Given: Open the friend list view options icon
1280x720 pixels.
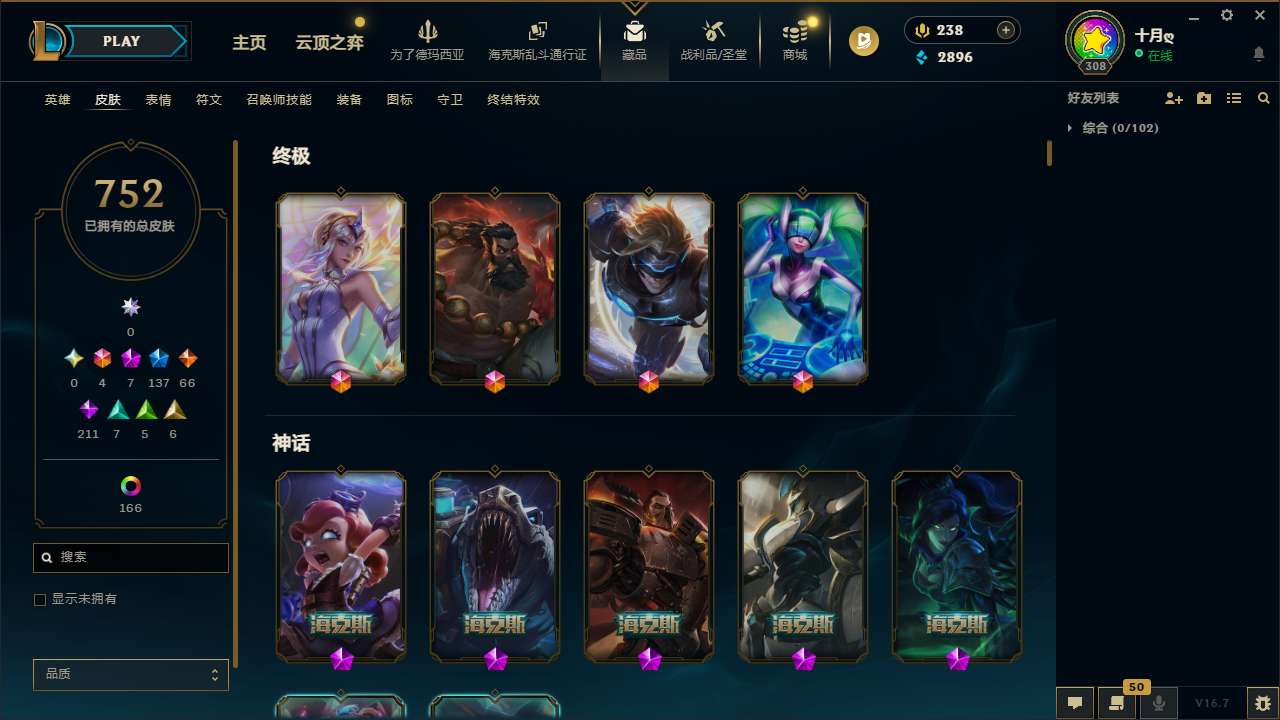Looking at the screenshot, I should point(1234,98).
